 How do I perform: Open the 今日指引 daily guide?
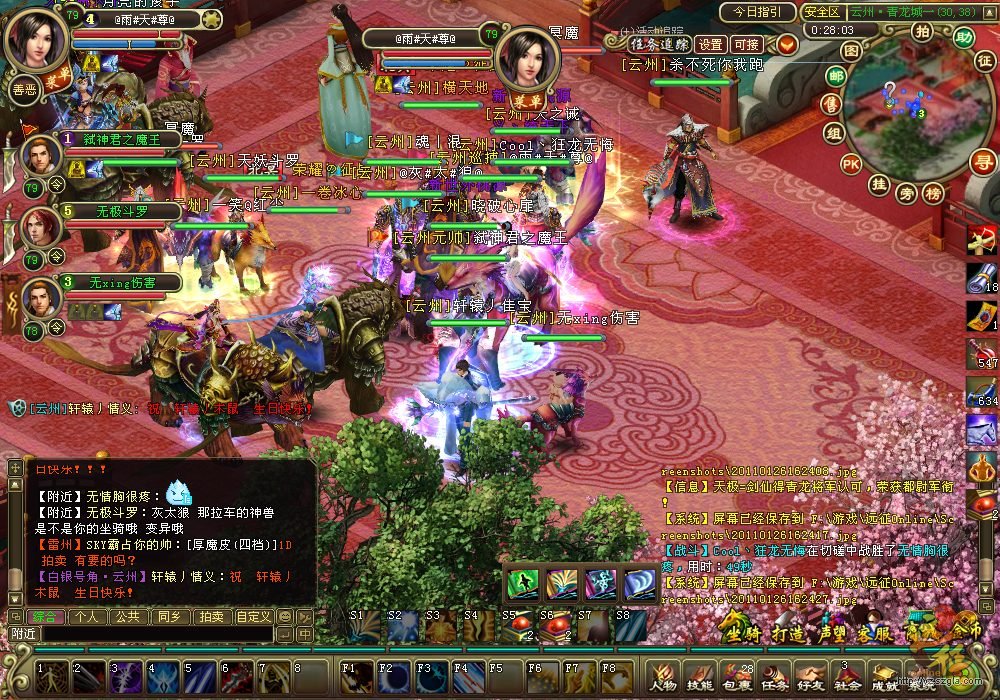[759, 12]
